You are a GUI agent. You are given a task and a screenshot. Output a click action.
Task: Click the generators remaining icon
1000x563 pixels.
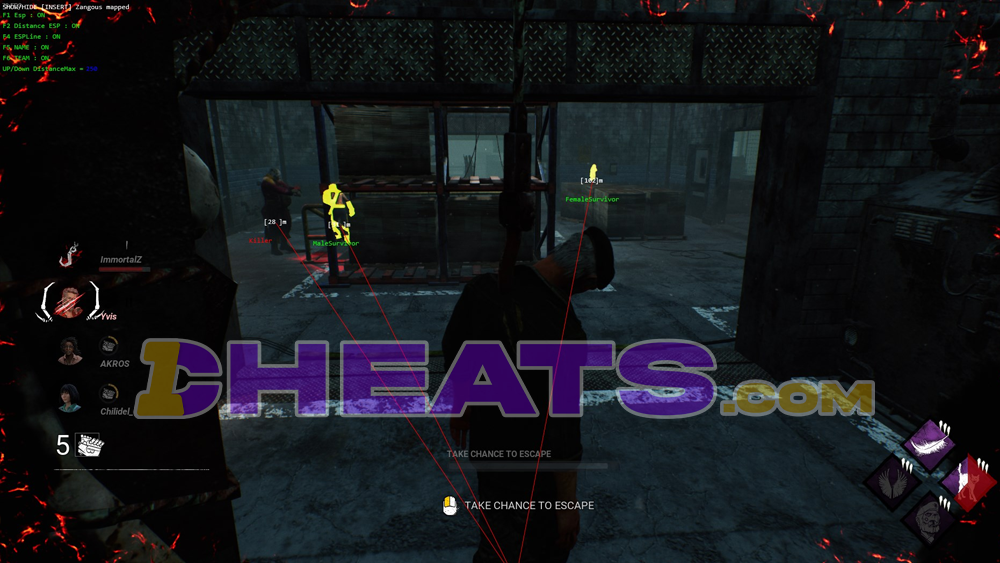coord(88,445)
